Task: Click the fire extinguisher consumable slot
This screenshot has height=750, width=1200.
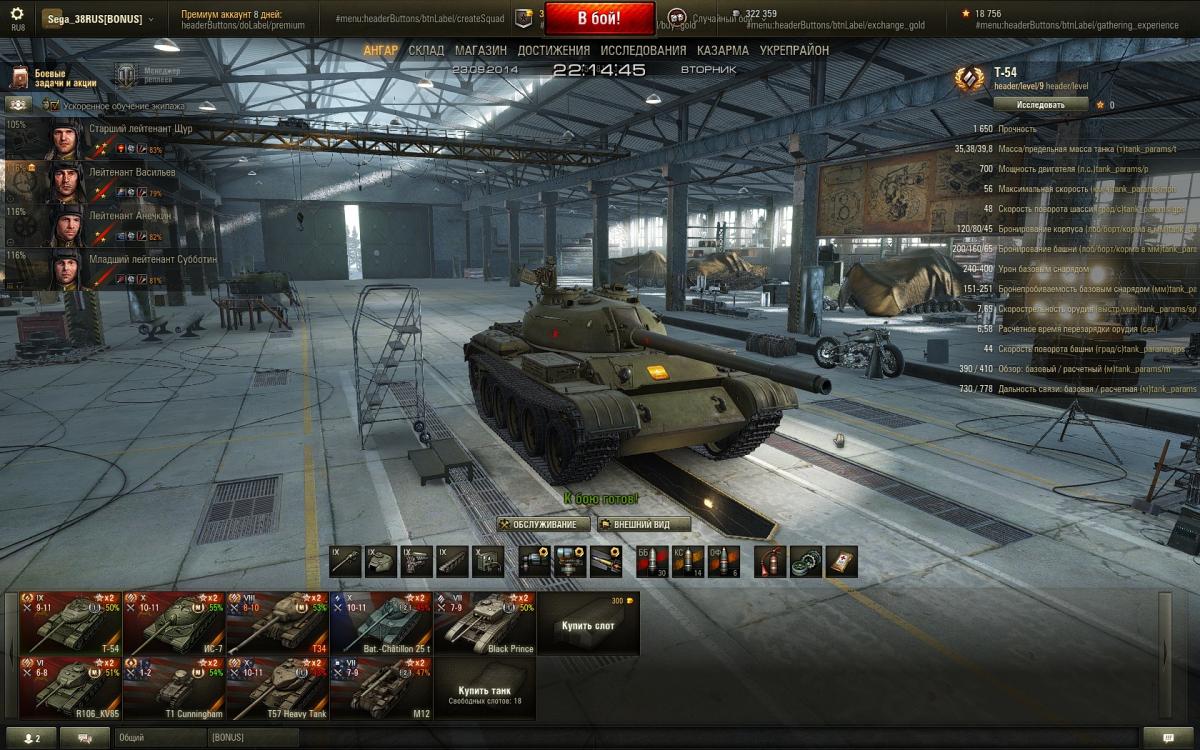Action: click(770, 561)
